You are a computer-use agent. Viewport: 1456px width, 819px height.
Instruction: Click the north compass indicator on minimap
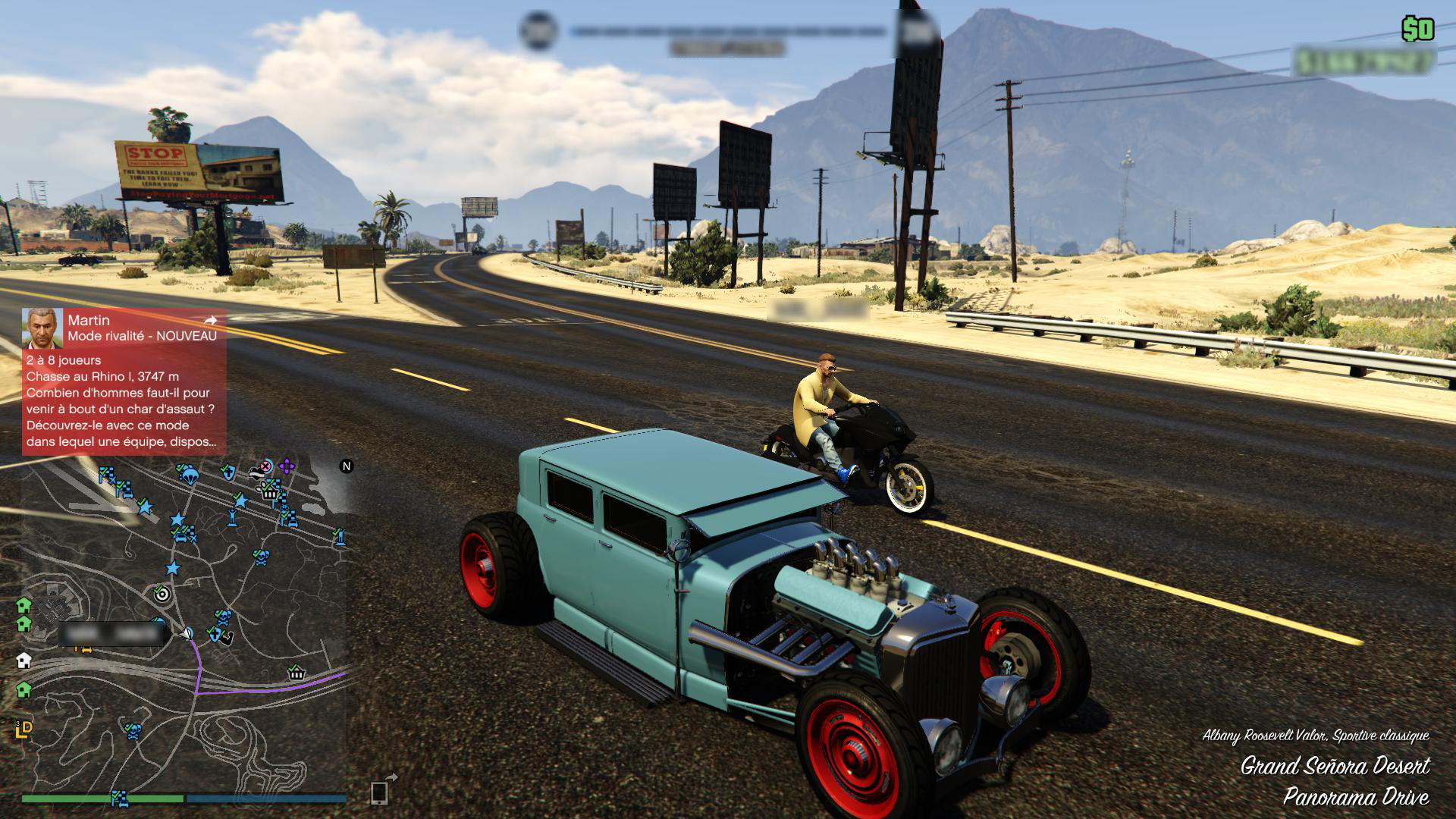[x=347, y=466]
